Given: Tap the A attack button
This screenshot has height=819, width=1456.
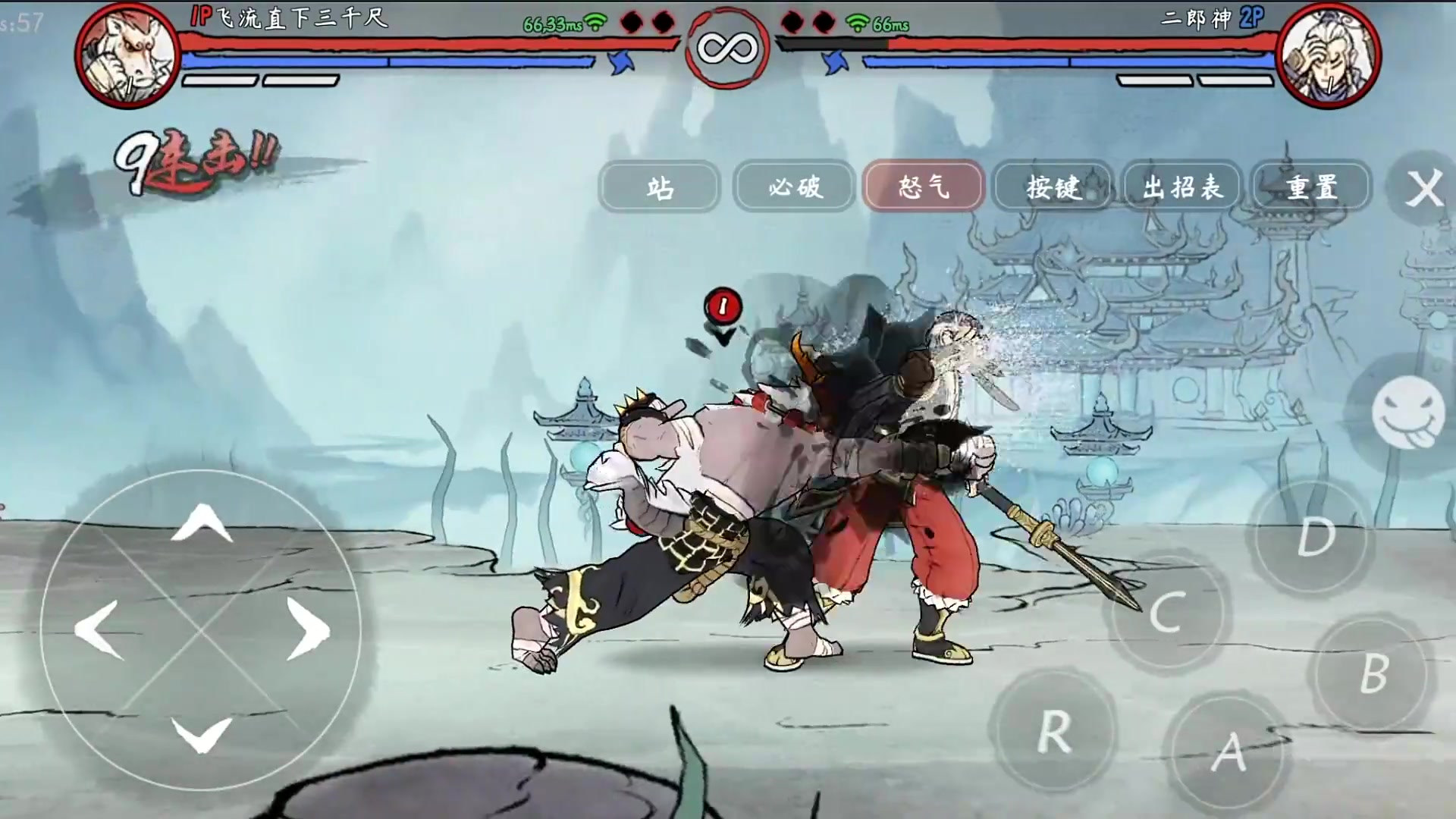Looking at the screenshot, I should click(x=1229, y=753).
